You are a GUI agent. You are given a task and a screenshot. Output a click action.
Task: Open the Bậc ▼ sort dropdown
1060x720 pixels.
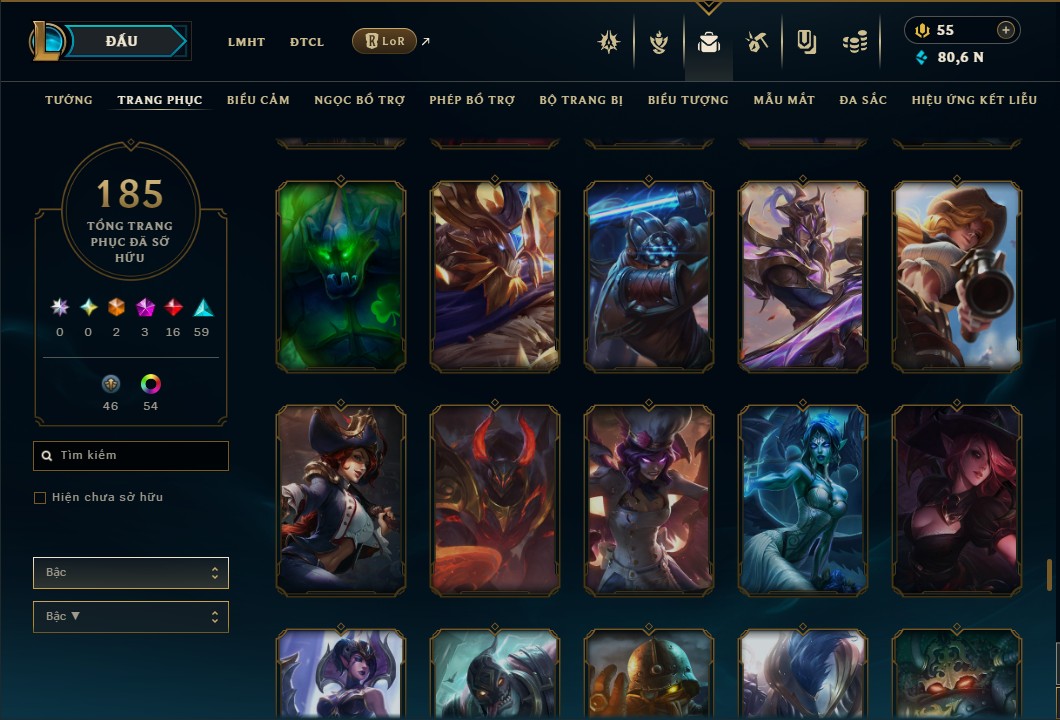click(x=131, y=617)
